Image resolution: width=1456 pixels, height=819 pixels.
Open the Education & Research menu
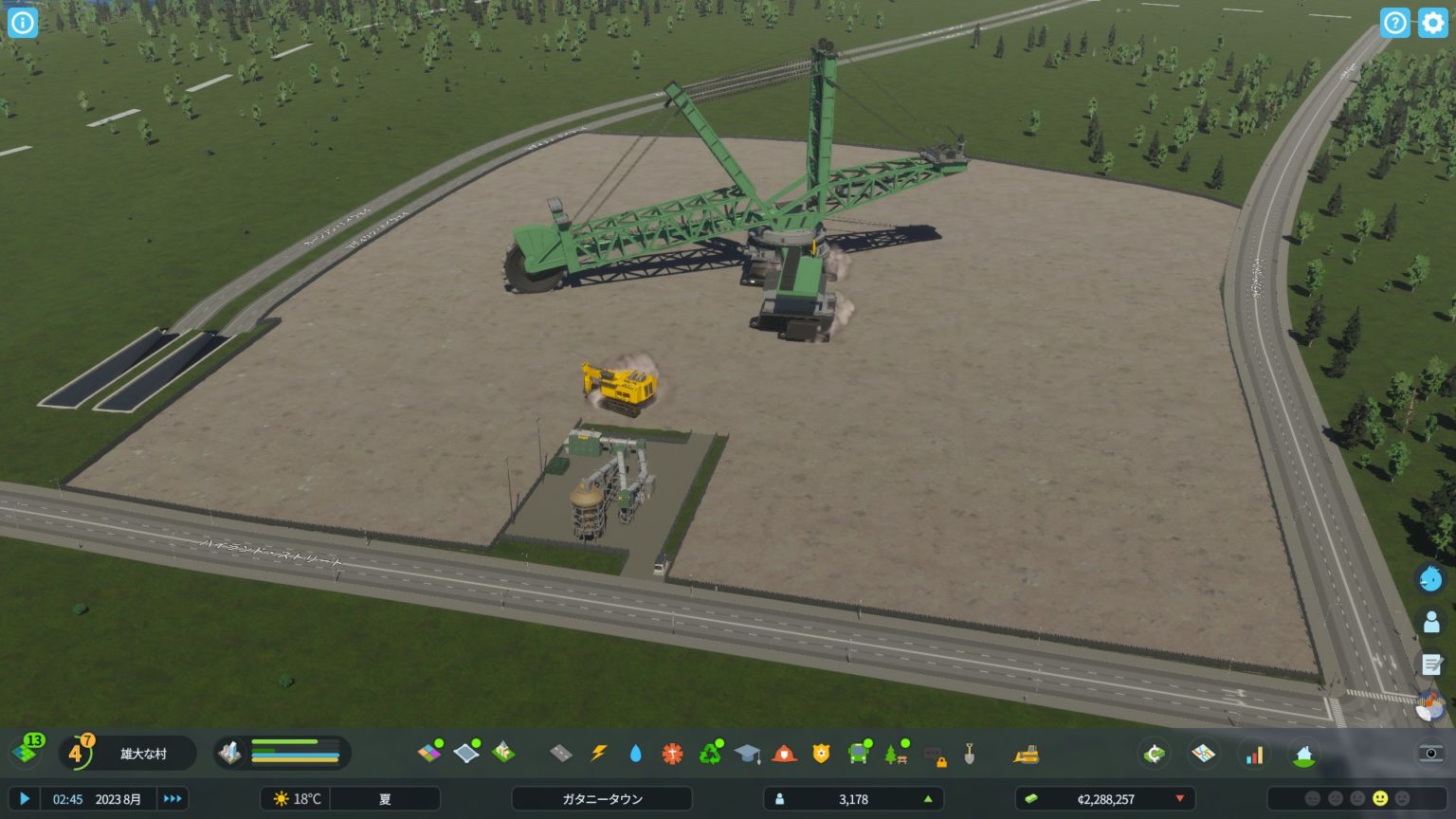pos(745,754)
